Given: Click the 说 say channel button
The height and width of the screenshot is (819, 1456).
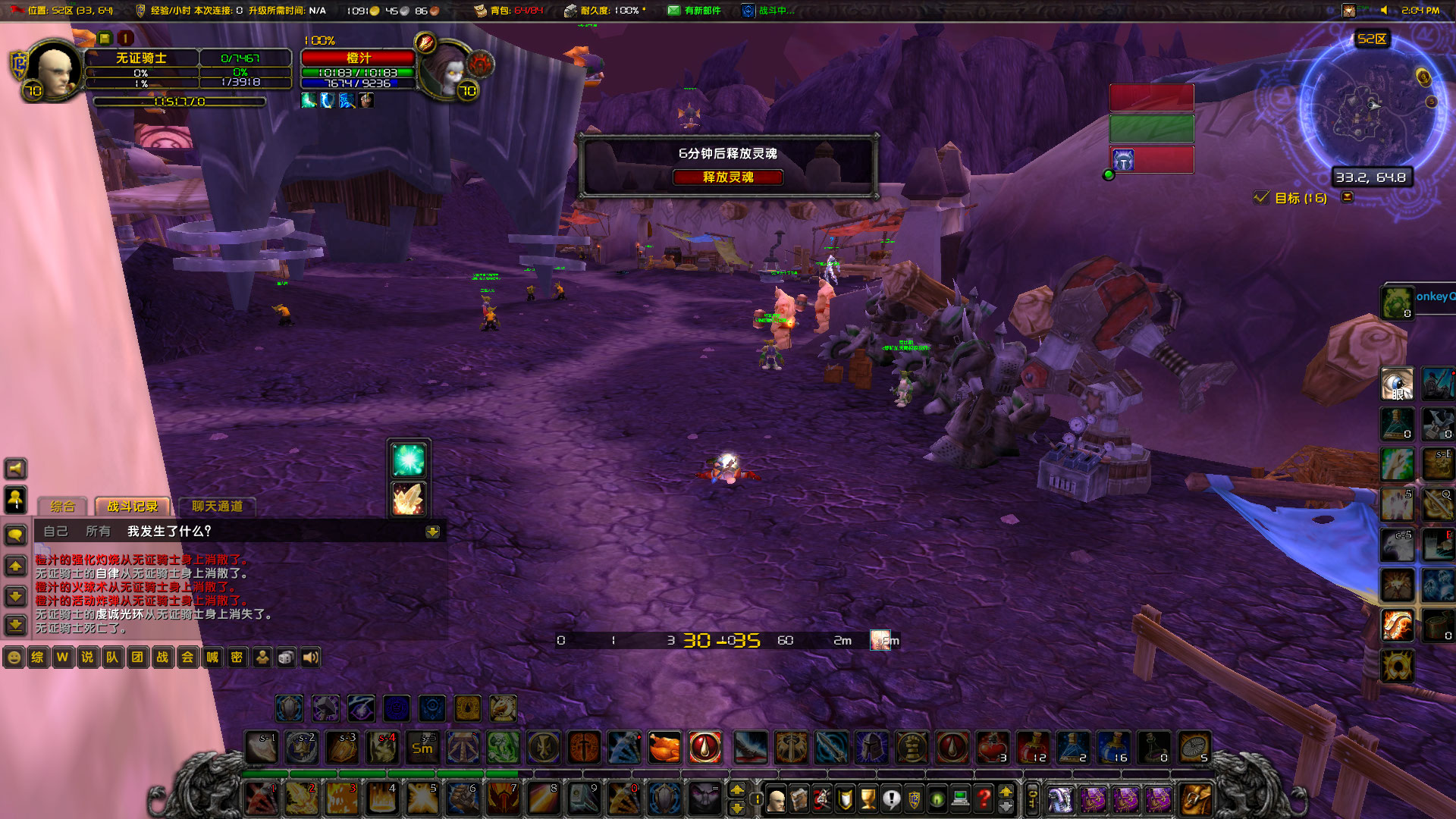Looking at the screenshot, I should [x=87, y=657].
